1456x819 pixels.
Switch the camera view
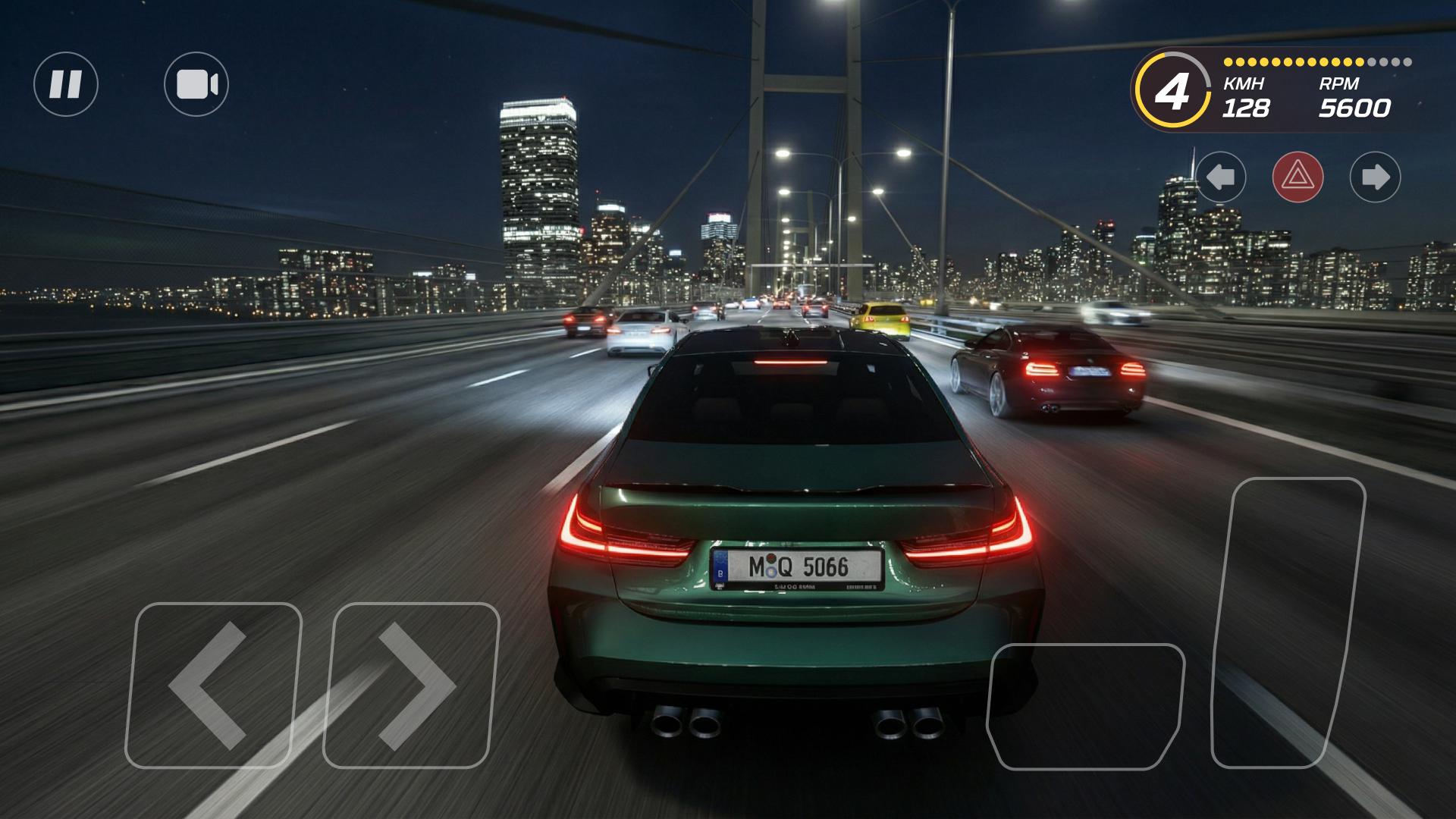tap(196, 84)
